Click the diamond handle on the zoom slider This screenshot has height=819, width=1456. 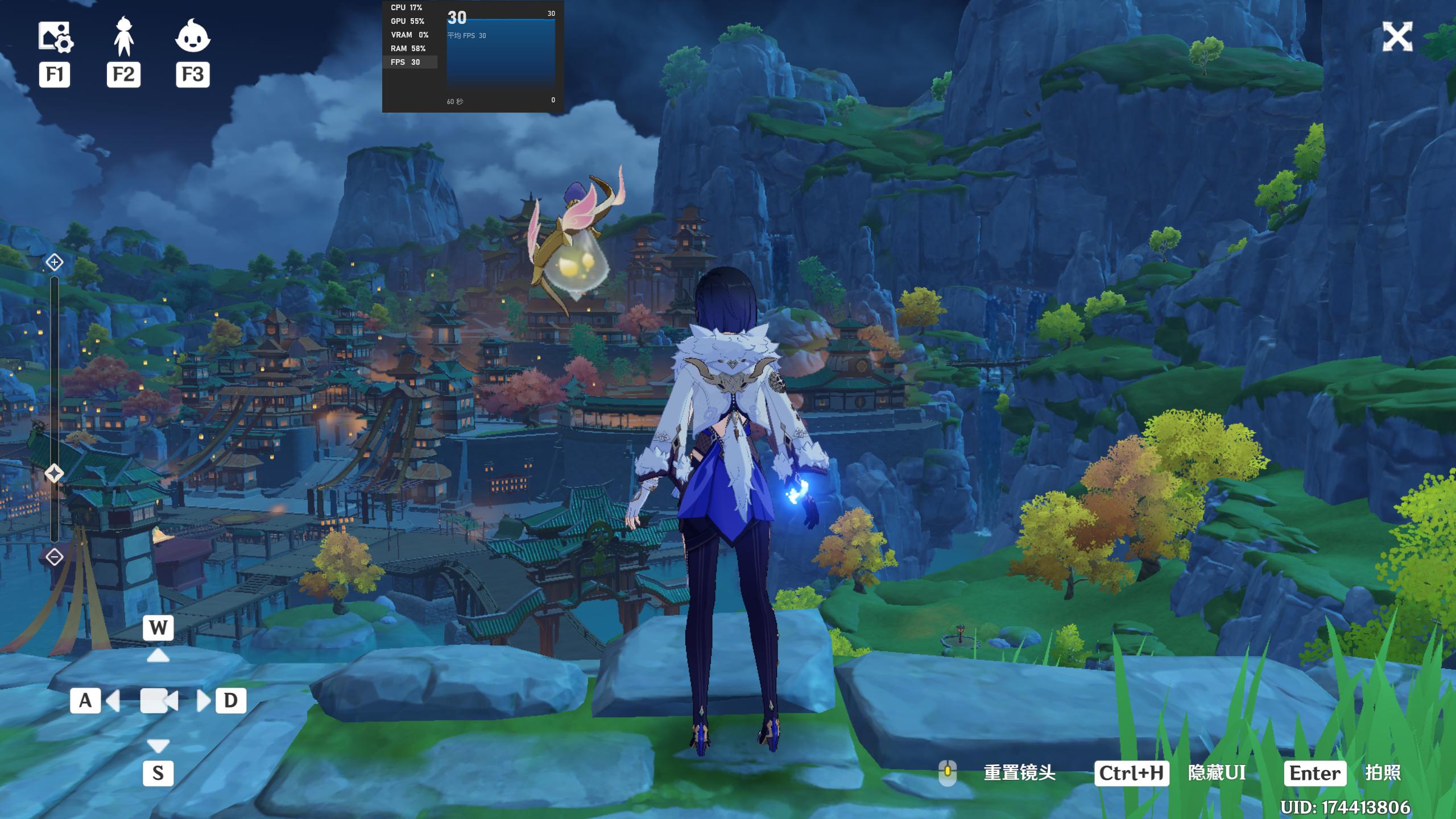coord(54,473)
